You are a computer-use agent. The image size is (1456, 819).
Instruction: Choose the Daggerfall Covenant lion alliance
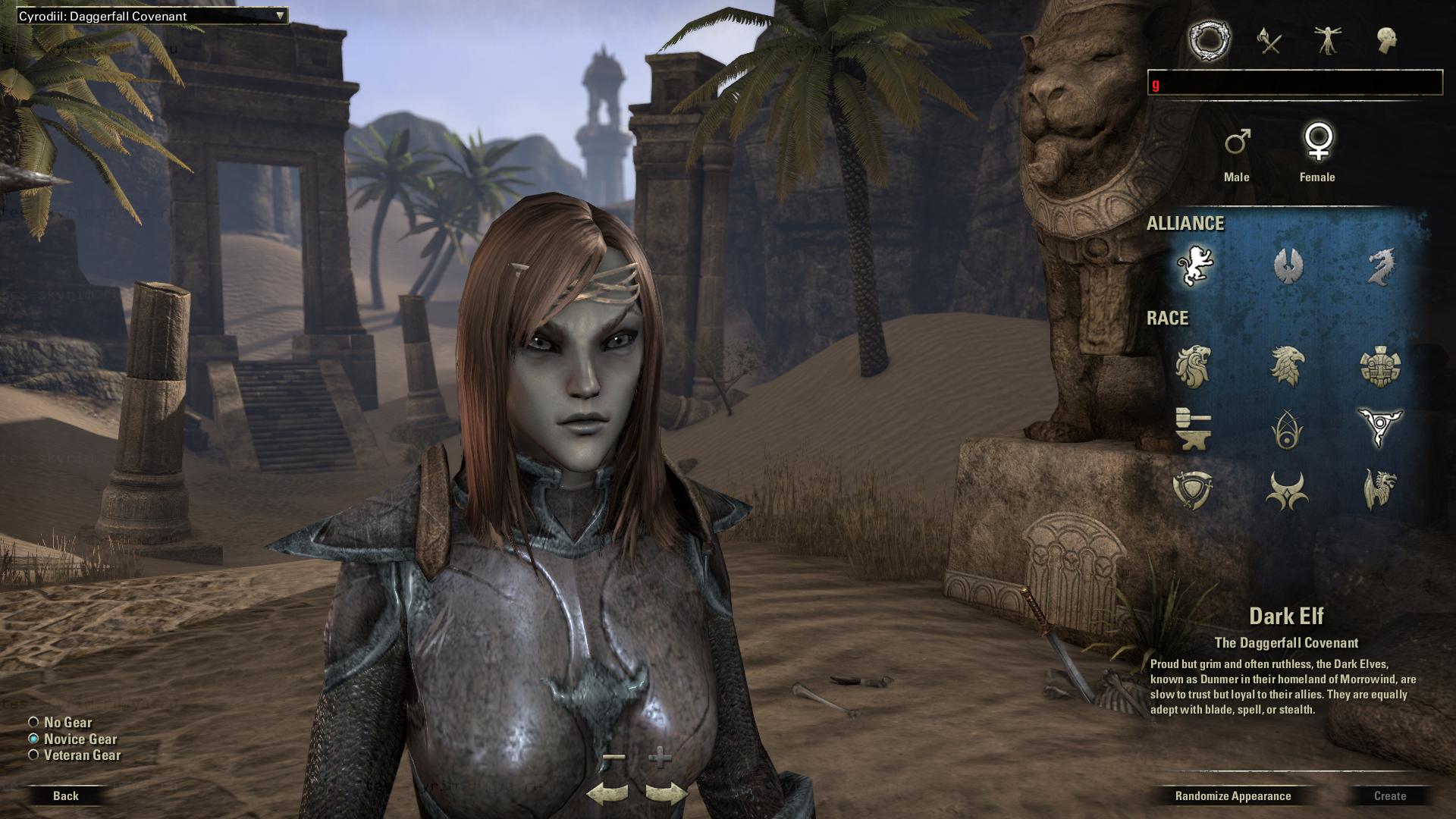tap(1194, 265)
